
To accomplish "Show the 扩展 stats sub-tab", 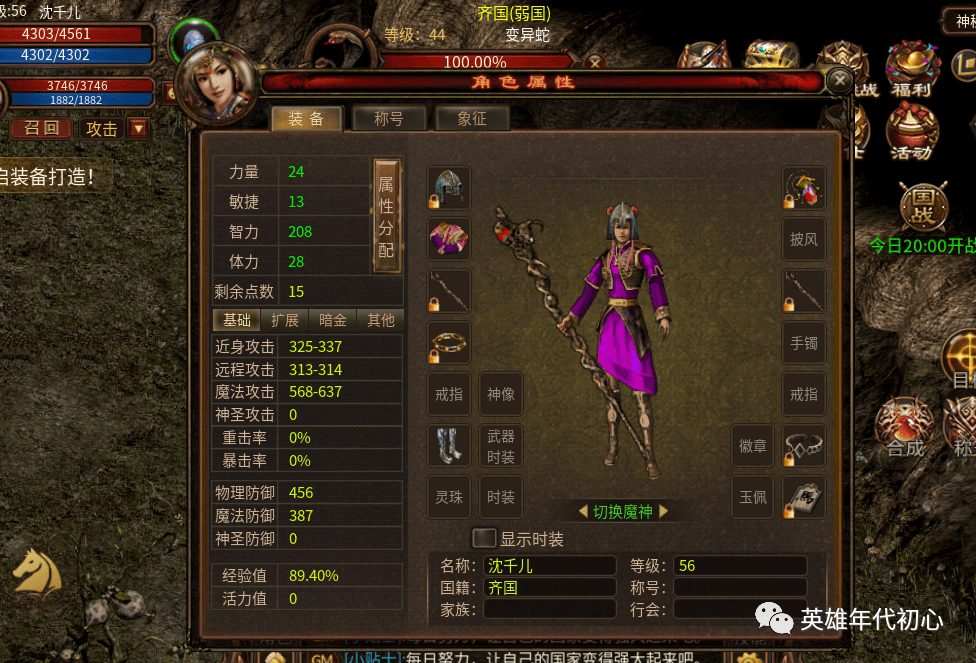I will (284, 320).
